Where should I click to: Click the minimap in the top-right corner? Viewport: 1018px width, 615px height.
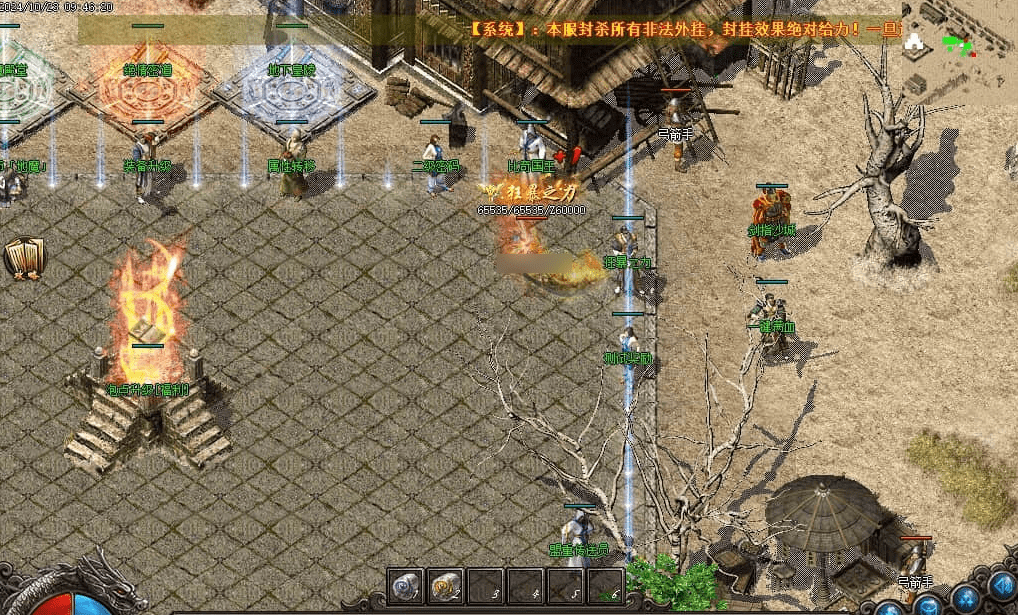coord(960,48)
